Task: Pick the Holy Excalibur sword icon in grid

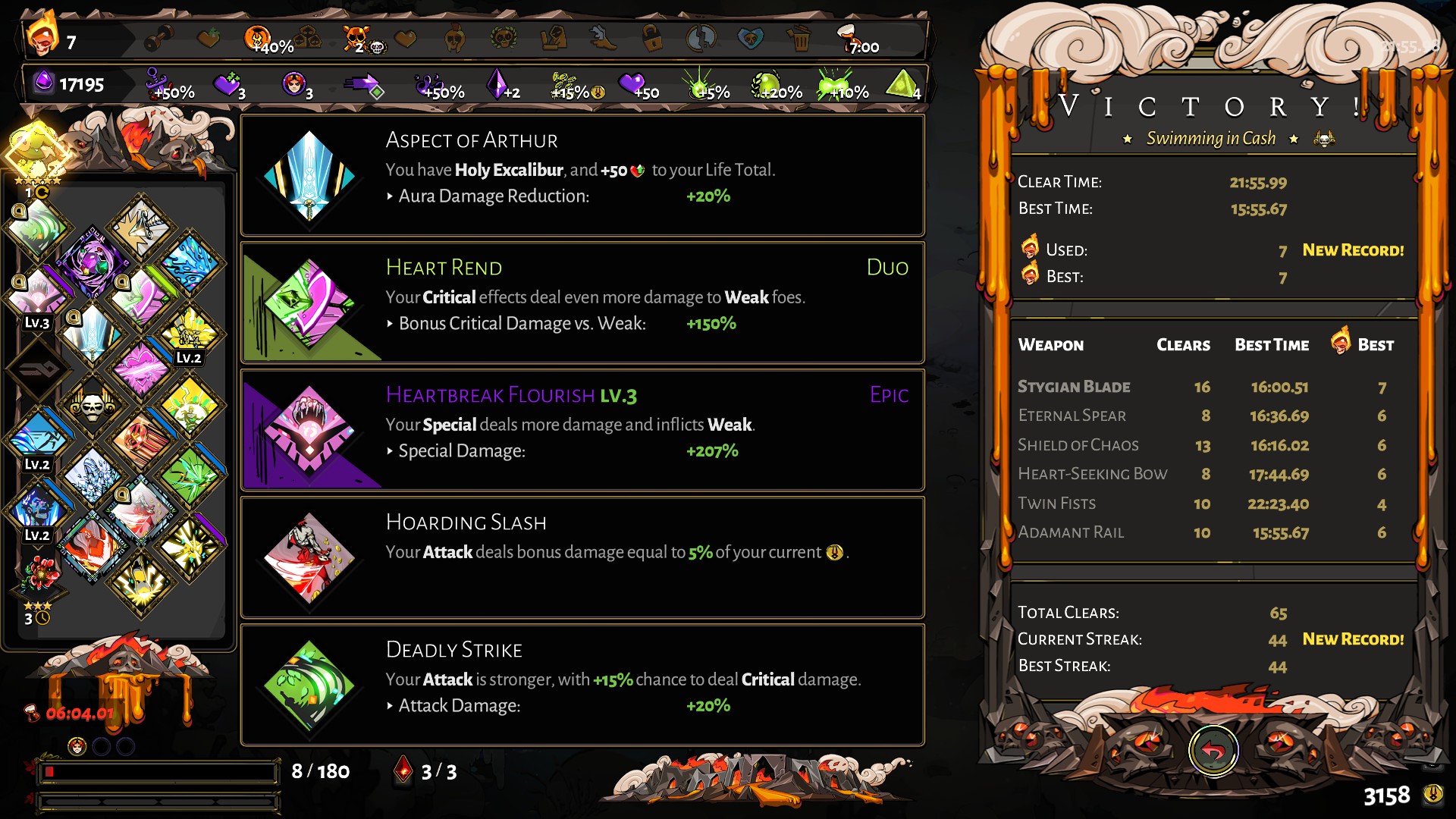Action: (x=93, y=334)
